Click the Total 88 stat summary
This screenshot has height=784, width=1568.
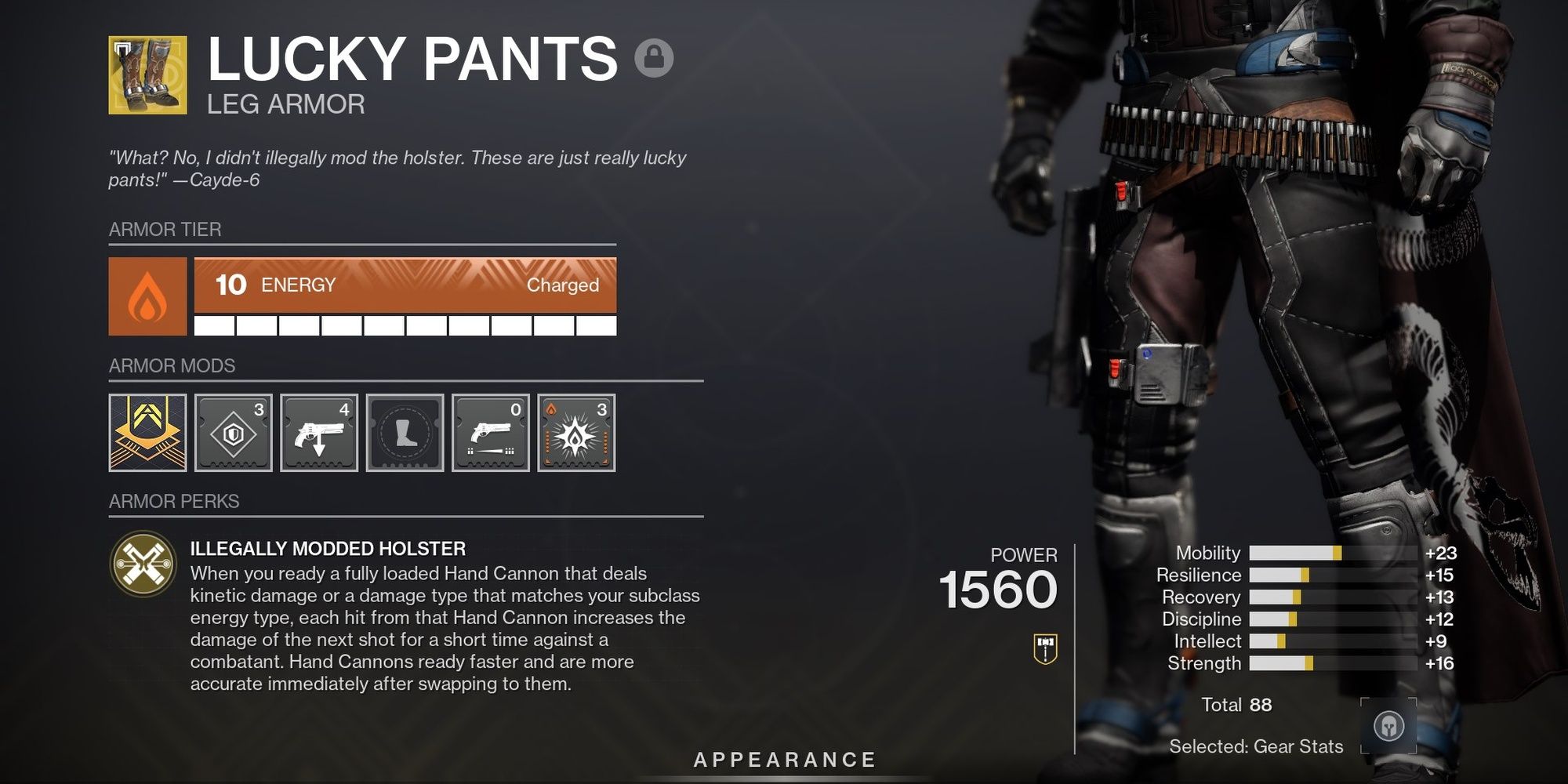(1236, 705)
